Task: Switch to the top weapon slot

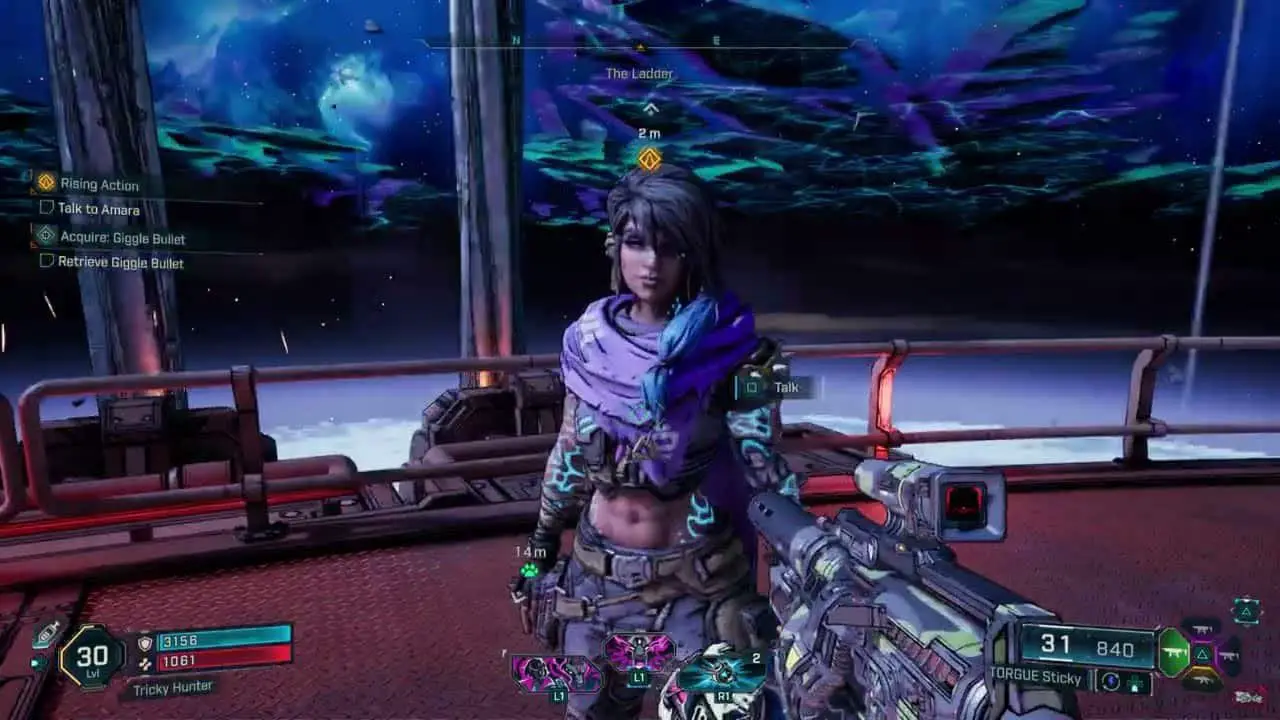Action: (x=1201, y=628)
